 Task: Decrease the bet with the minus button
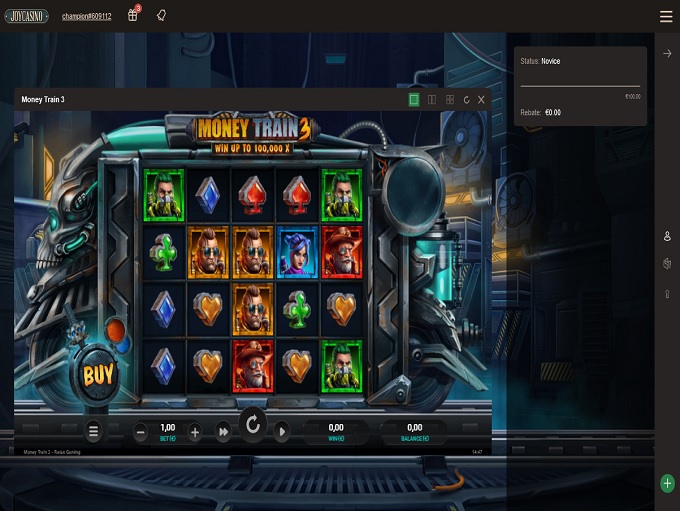(x=140, y=432)
